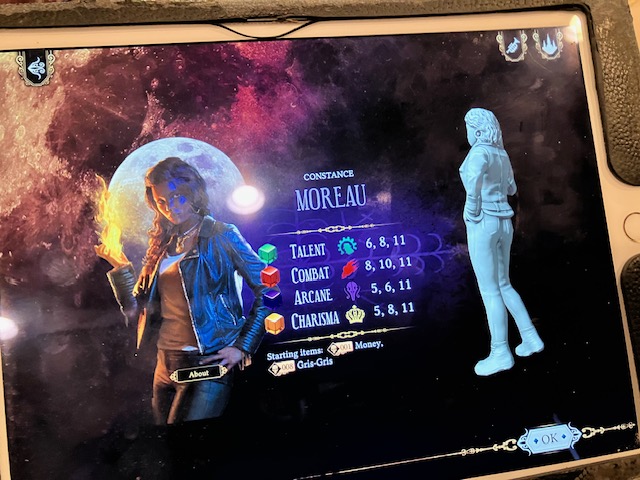
Task: Select the left icon of the top-right pair
Action: [x=512, y=45]
